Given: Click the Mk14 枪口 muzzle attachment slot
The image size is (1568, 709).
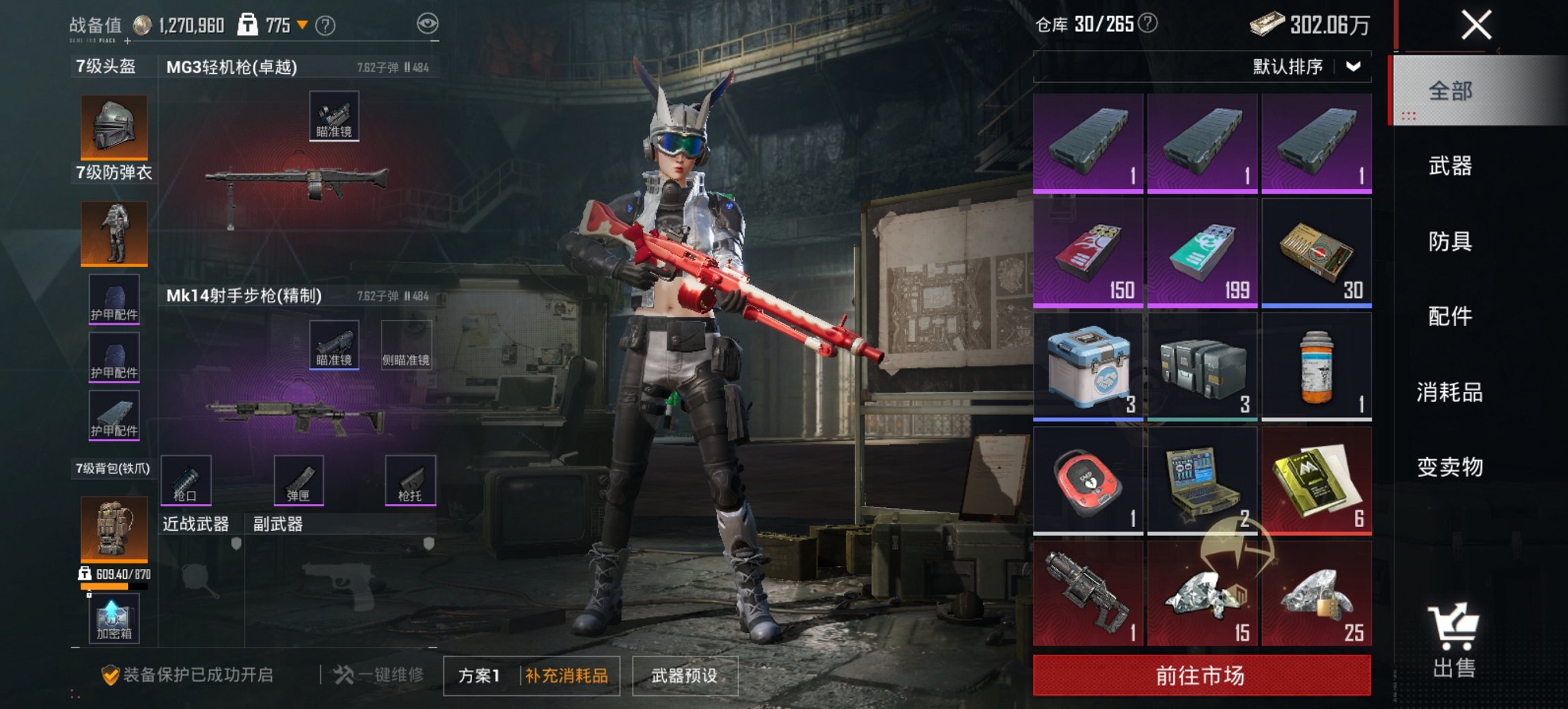Looking at the screenshot, I should pyautogui.click(x=185, y=481).
